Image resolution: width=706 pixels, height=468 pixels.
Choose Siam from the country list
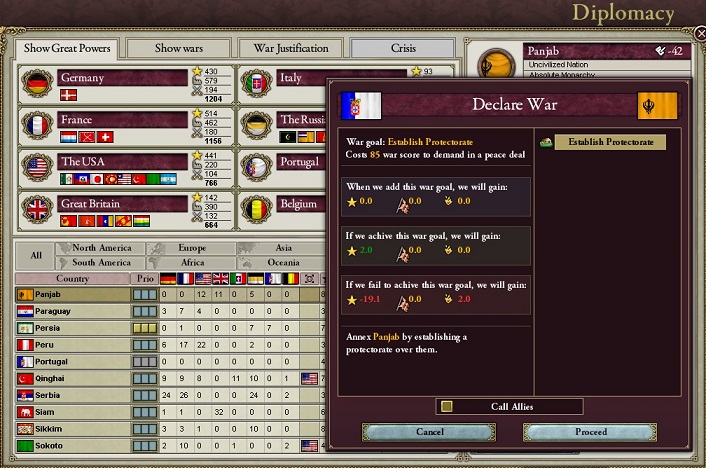tap(70, 412)
